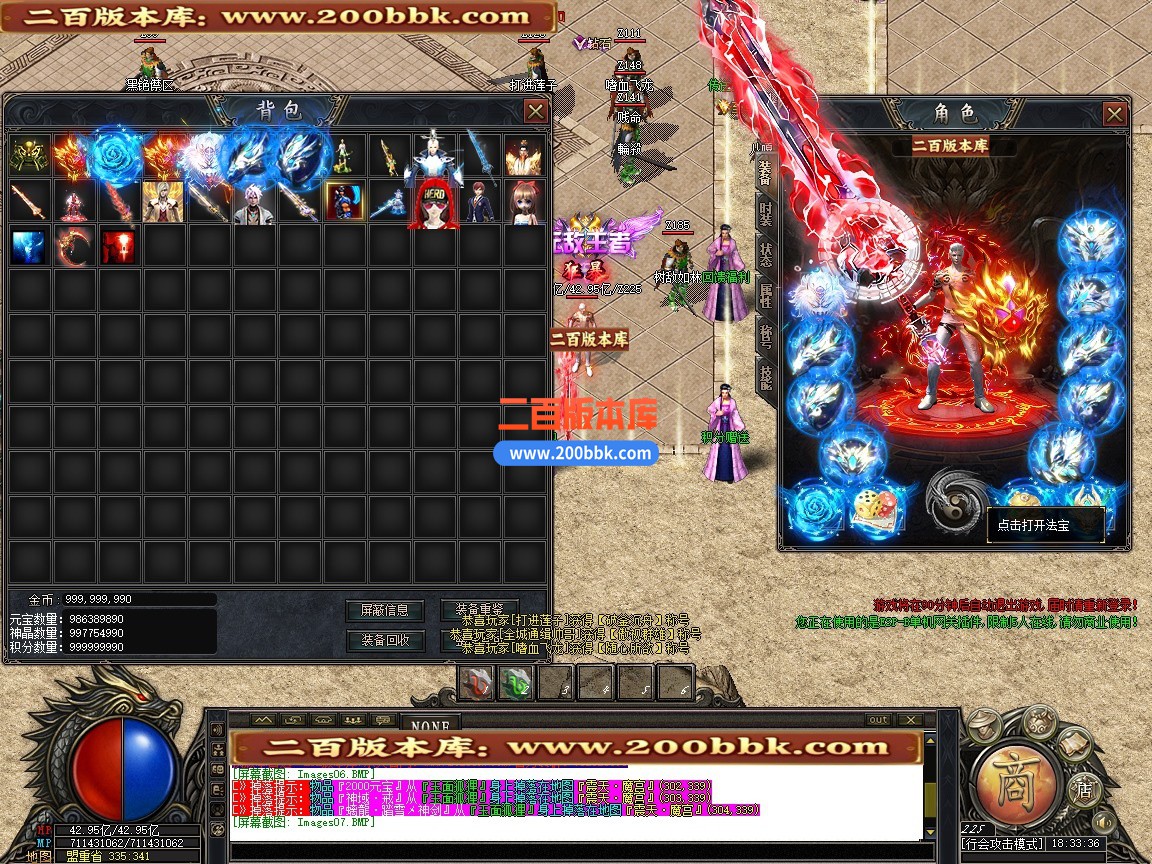Show the 属性 attributes tab
Image resolution: width=1152 pixels, height=864 pixels.
[765, 296]
